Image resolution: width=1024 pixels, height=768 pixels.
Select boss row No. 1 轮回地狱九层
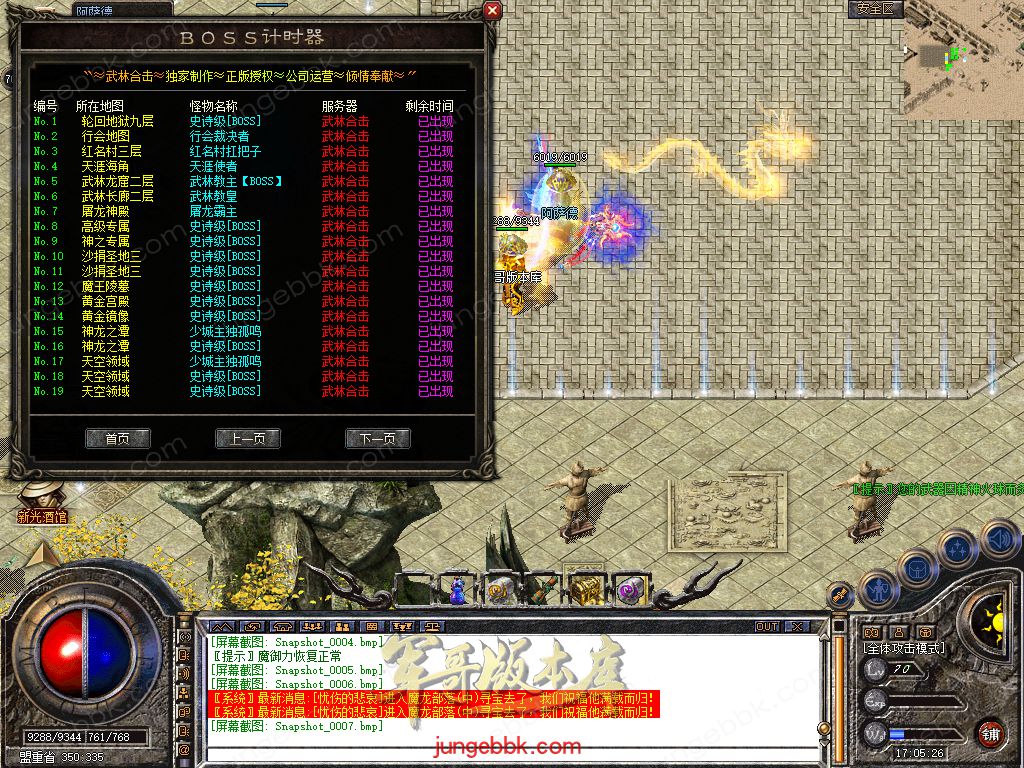coord(117,121)
